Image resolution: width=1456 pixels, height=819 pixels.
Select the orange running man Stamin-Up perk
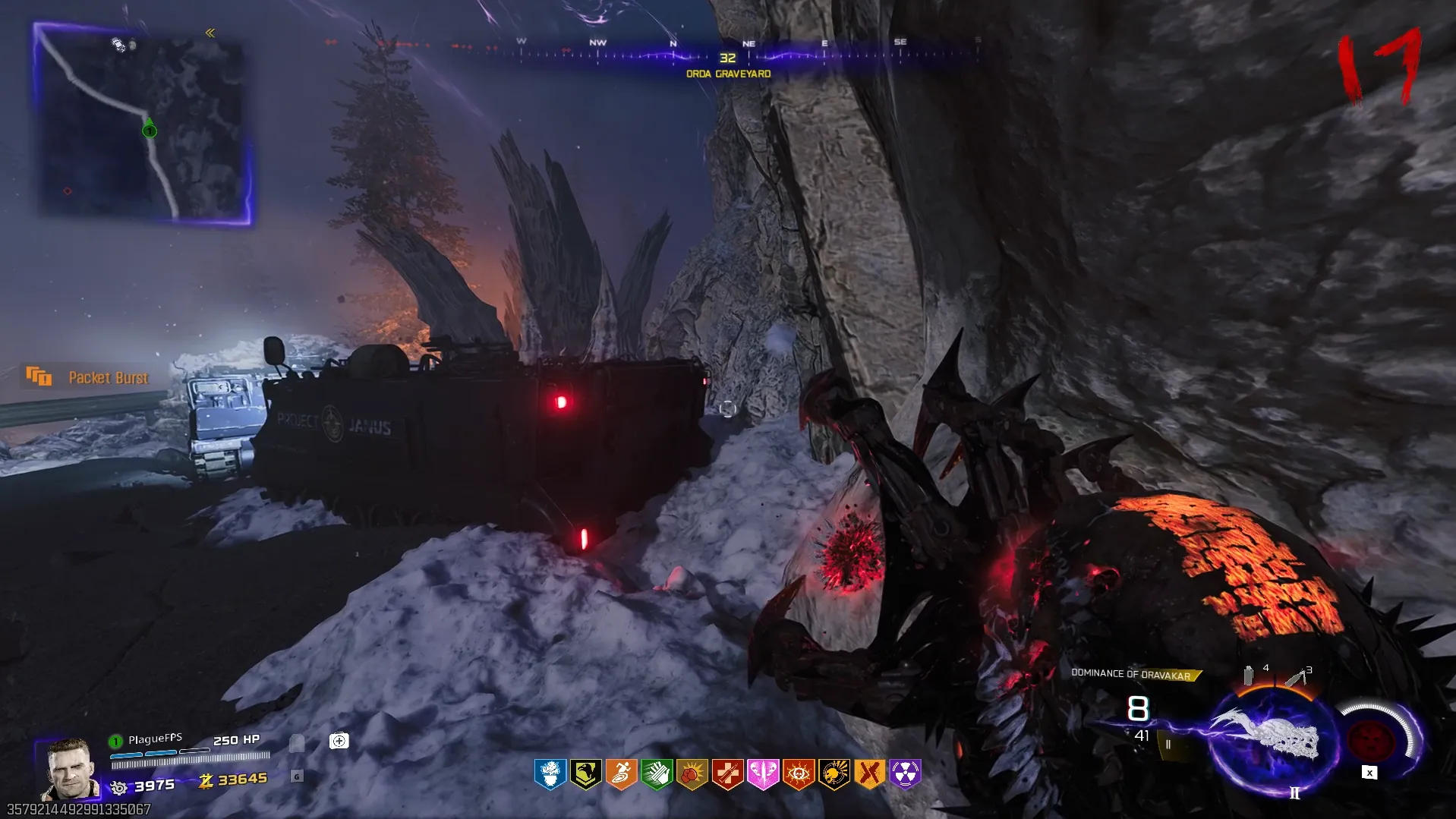click(621, 773)
